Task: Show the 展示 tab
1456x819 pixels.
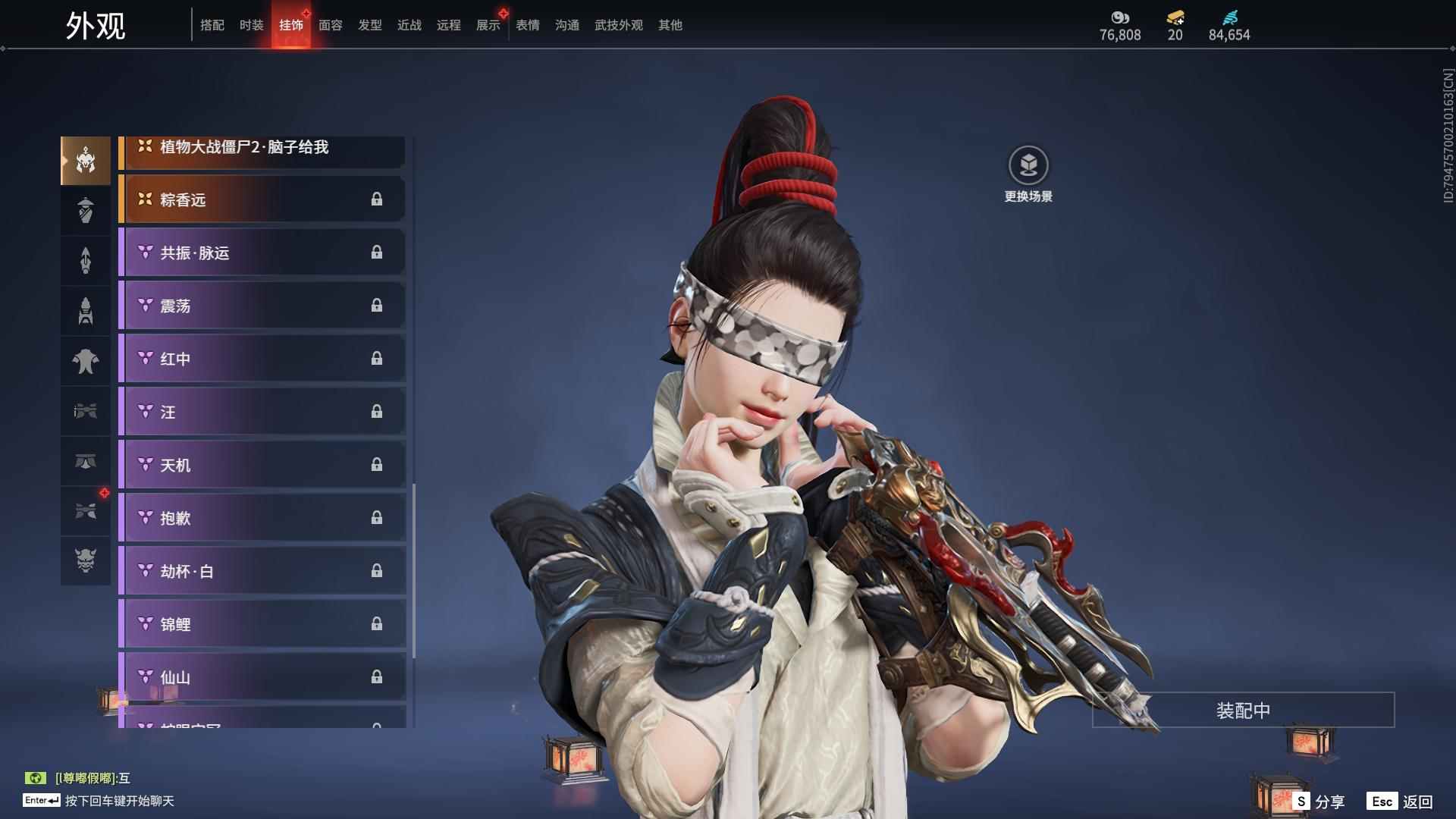Action: coord(488,25)
